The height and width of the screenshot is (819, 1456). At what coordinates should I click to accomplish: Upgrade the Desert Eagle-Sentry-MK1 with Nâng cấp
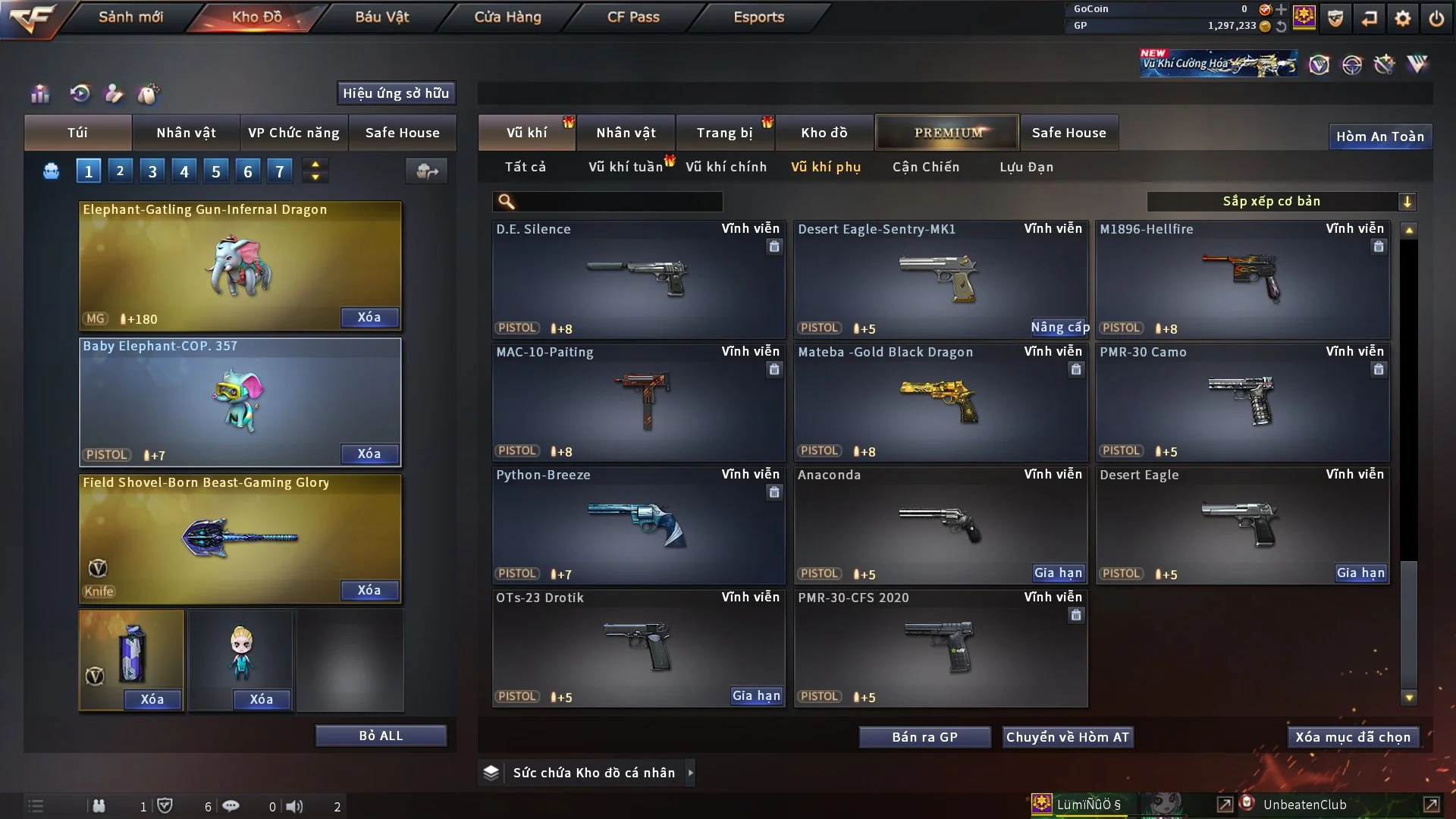tap(1059, 328)
